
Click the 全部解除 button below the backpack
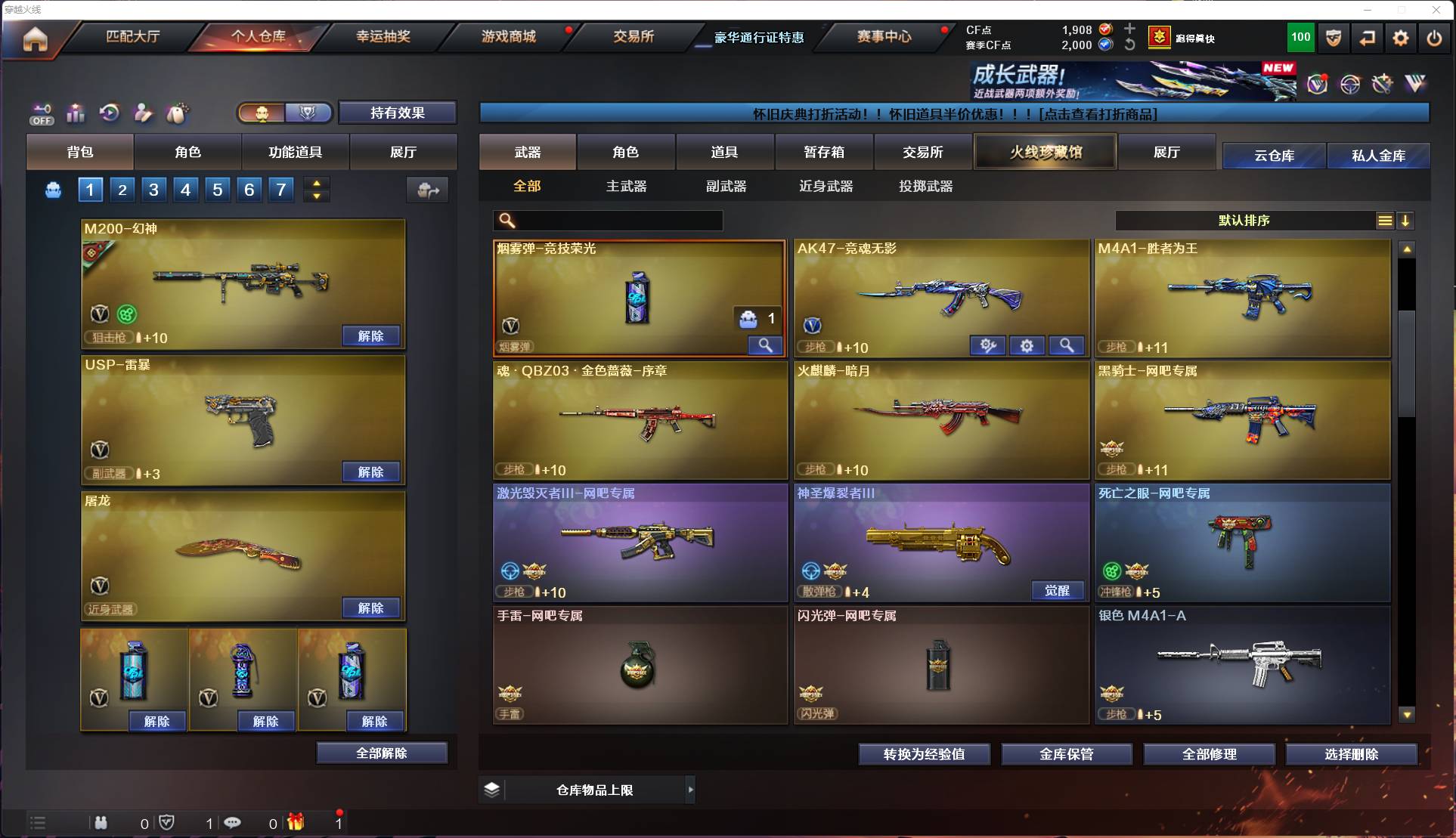382,753
